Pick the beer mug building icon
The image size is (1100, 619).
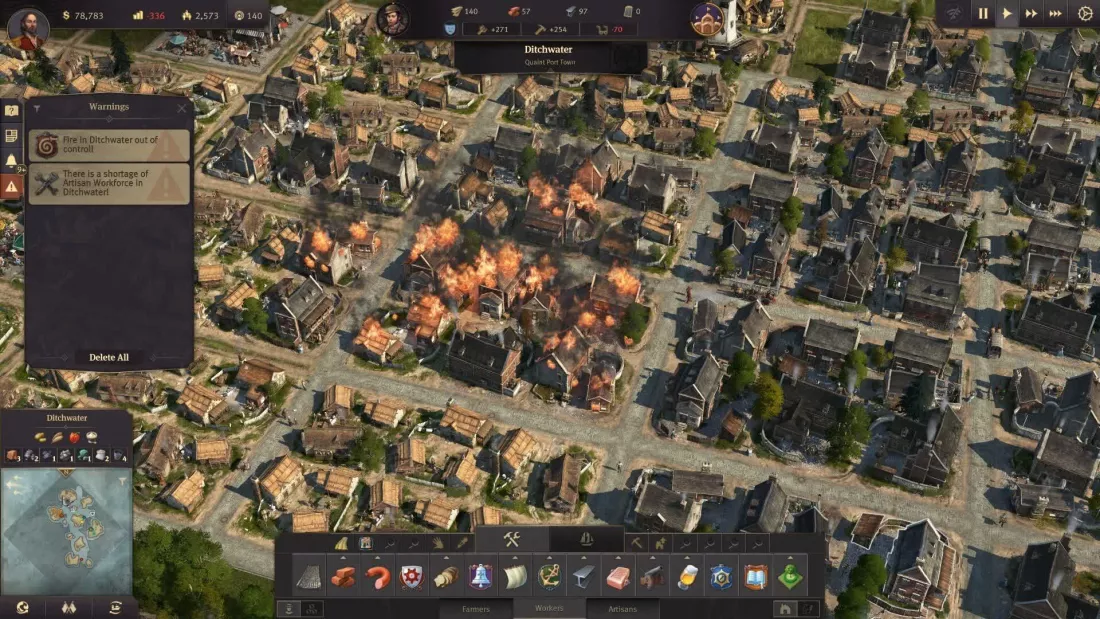(x=687, y=577)
